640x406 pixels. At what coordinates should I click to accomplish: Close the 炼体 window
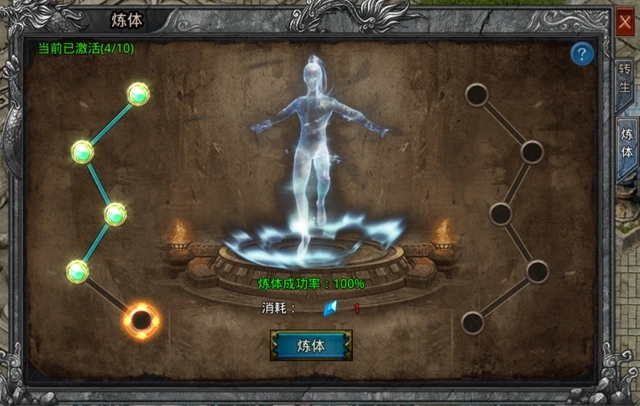click(626, 22)
